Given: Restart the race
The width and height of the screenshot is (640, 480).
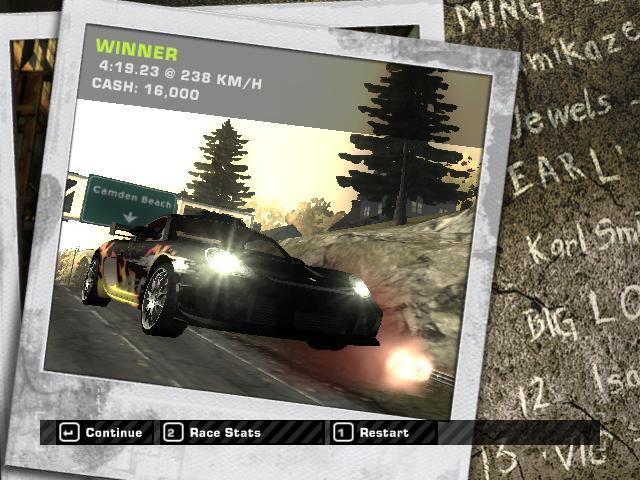Looking at the screenshot, I should pos(372,433).
